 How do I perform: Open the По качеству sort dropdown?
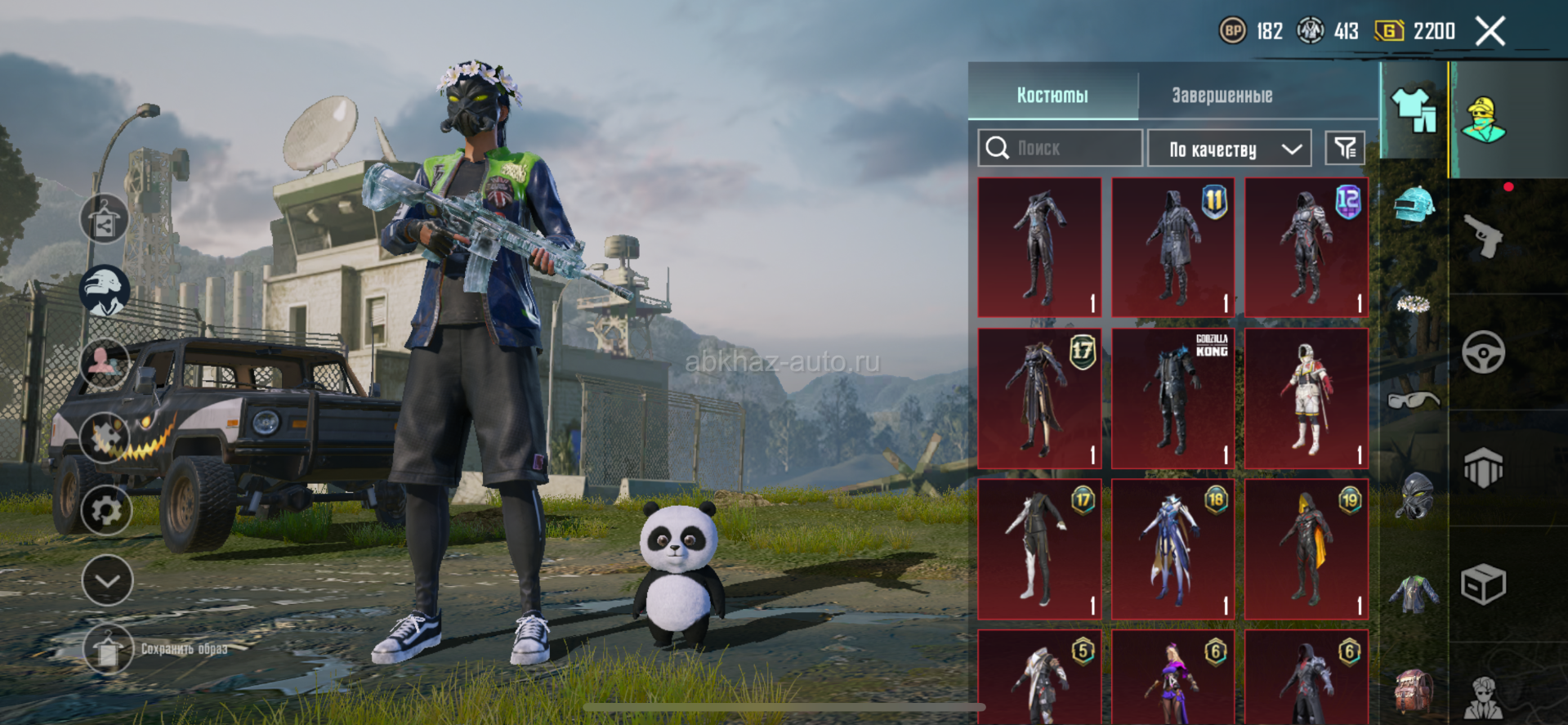1229,149
